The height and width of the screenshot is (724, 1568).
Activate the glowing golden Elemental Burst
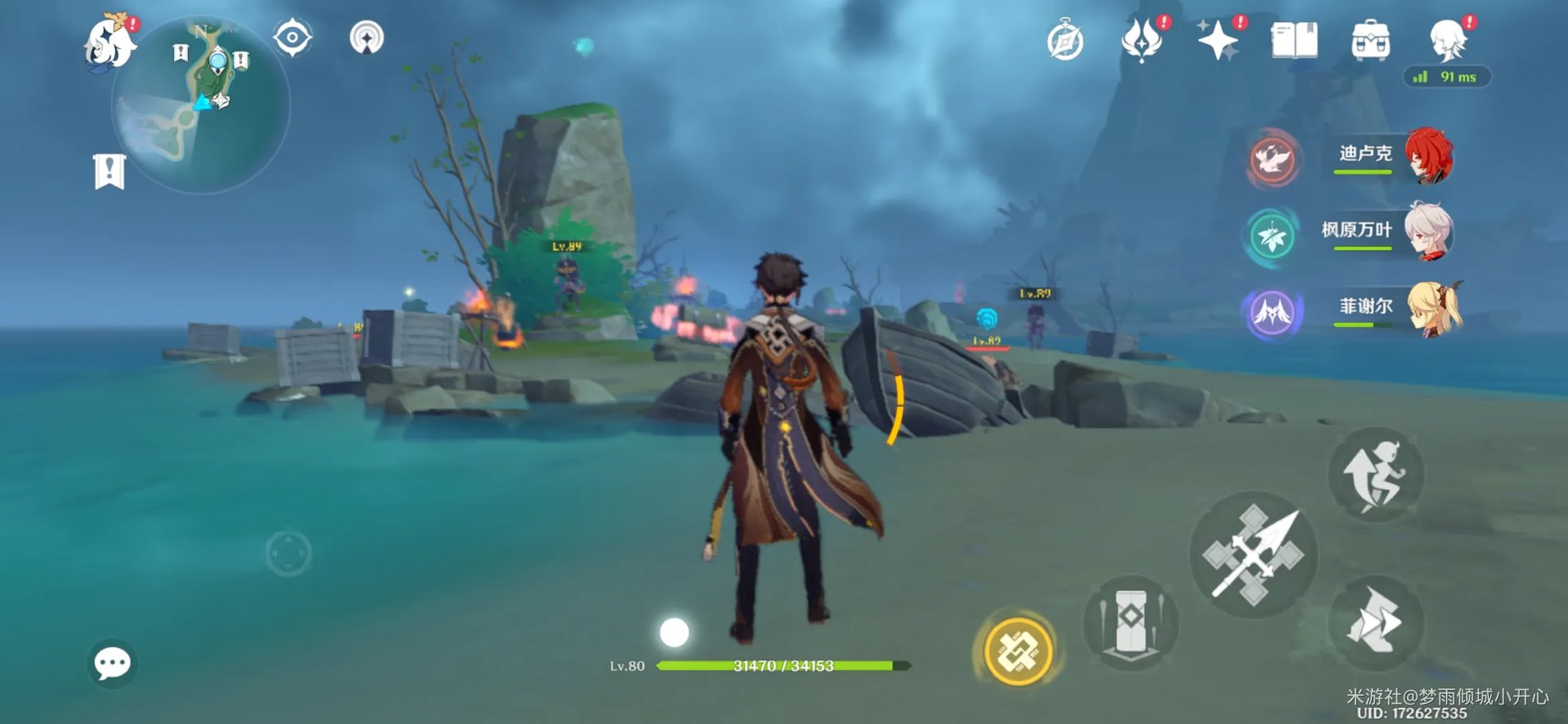tap(1018, 651)
